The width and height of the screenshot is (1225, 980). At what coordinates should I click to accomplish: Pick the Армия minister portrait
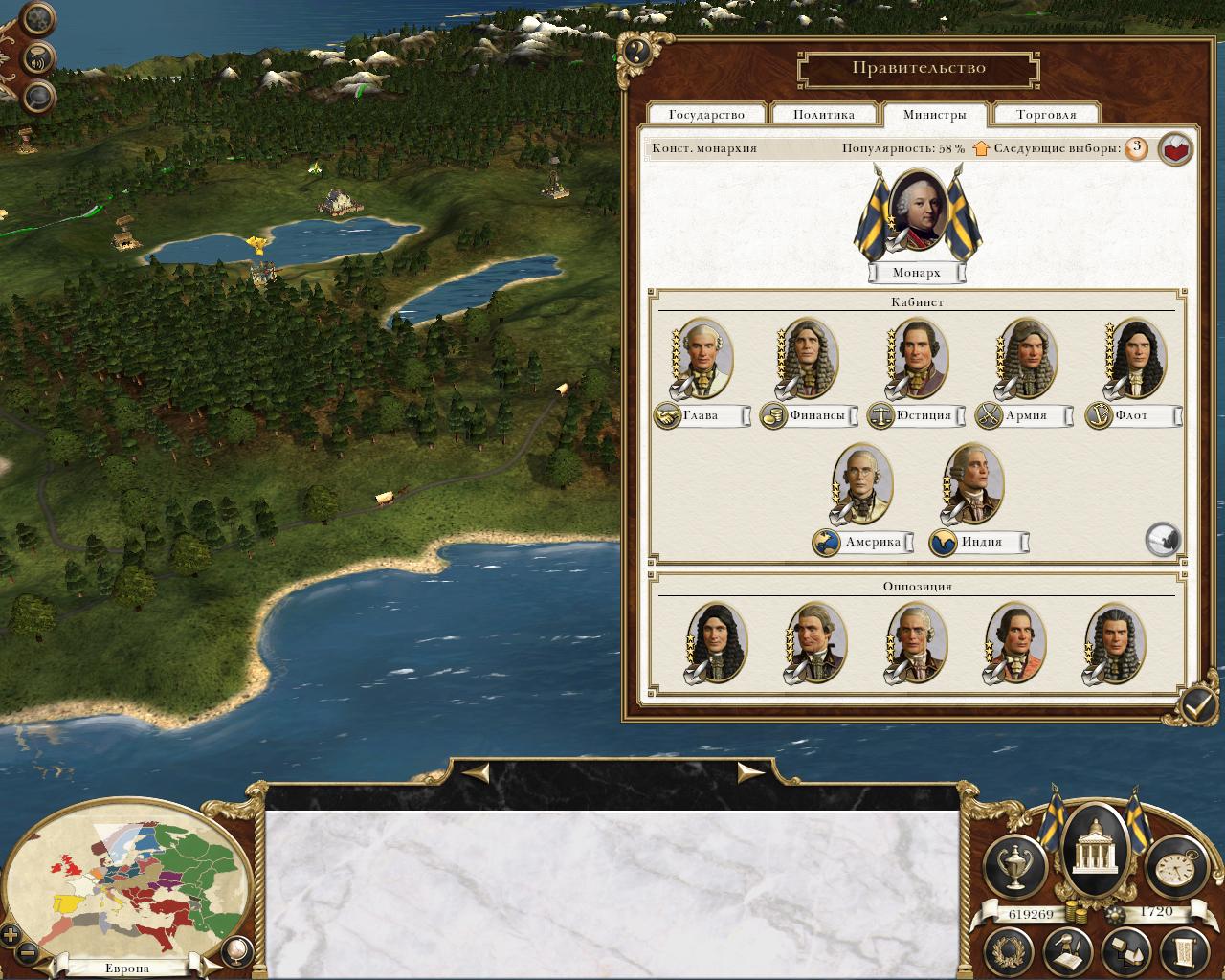(1026, 359)
